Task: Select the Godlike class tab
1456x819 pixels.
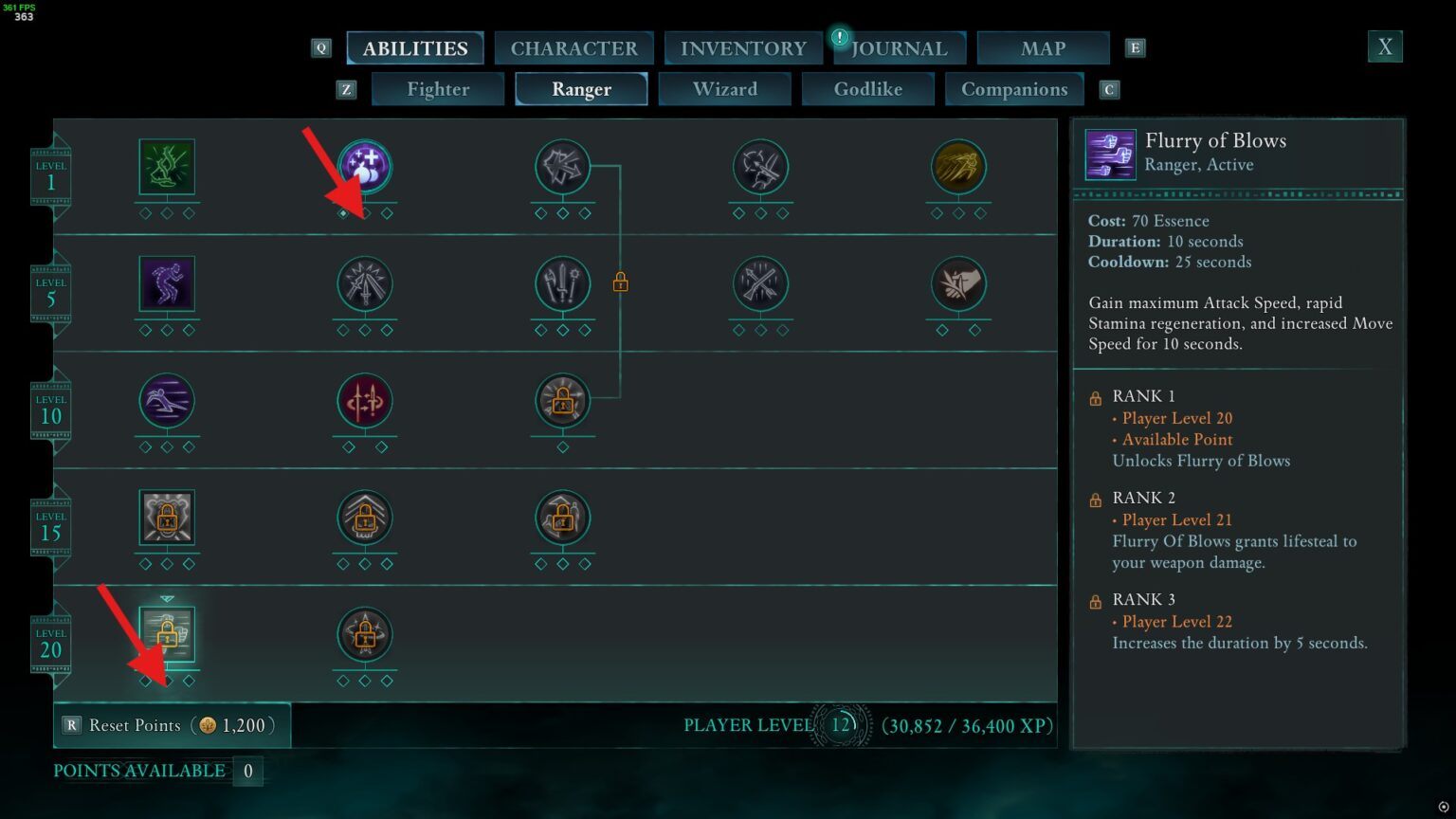Action: pyautogui.click(x=867, y=88)
